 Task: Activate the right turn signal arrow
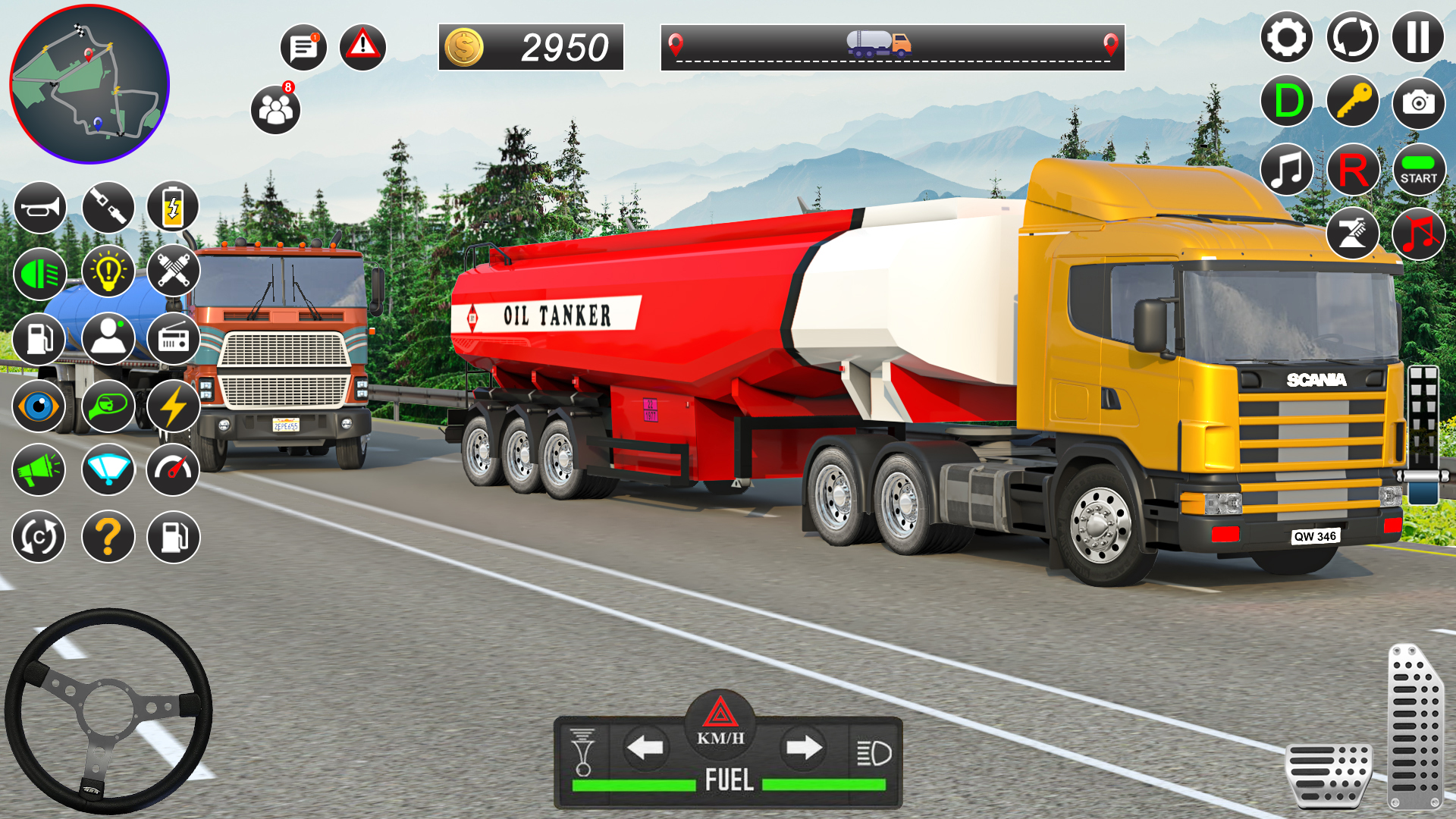click(x=803, y=748)
